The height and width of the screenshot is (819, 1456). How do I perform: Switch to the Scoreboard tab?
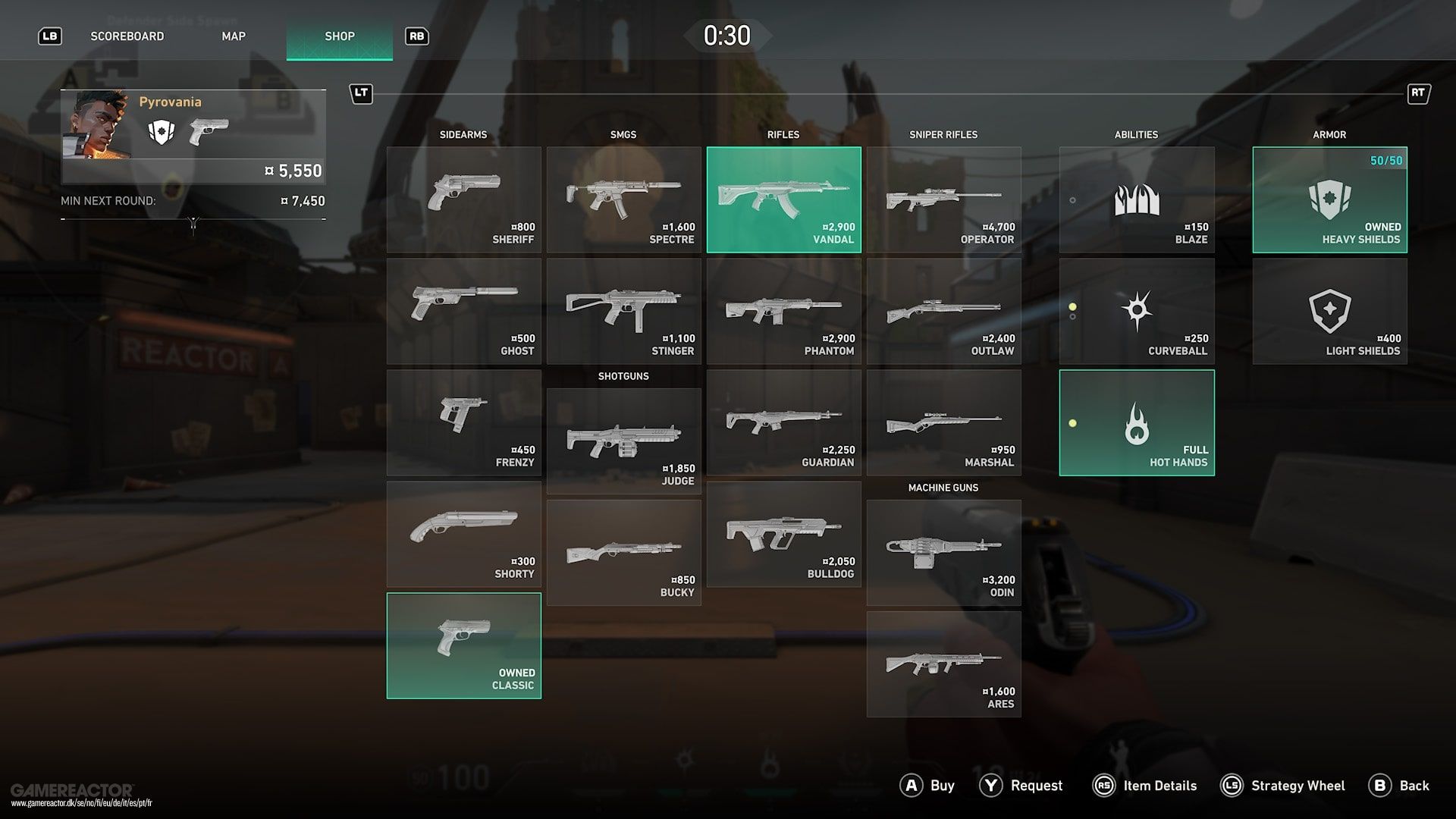tap(127, 36)
